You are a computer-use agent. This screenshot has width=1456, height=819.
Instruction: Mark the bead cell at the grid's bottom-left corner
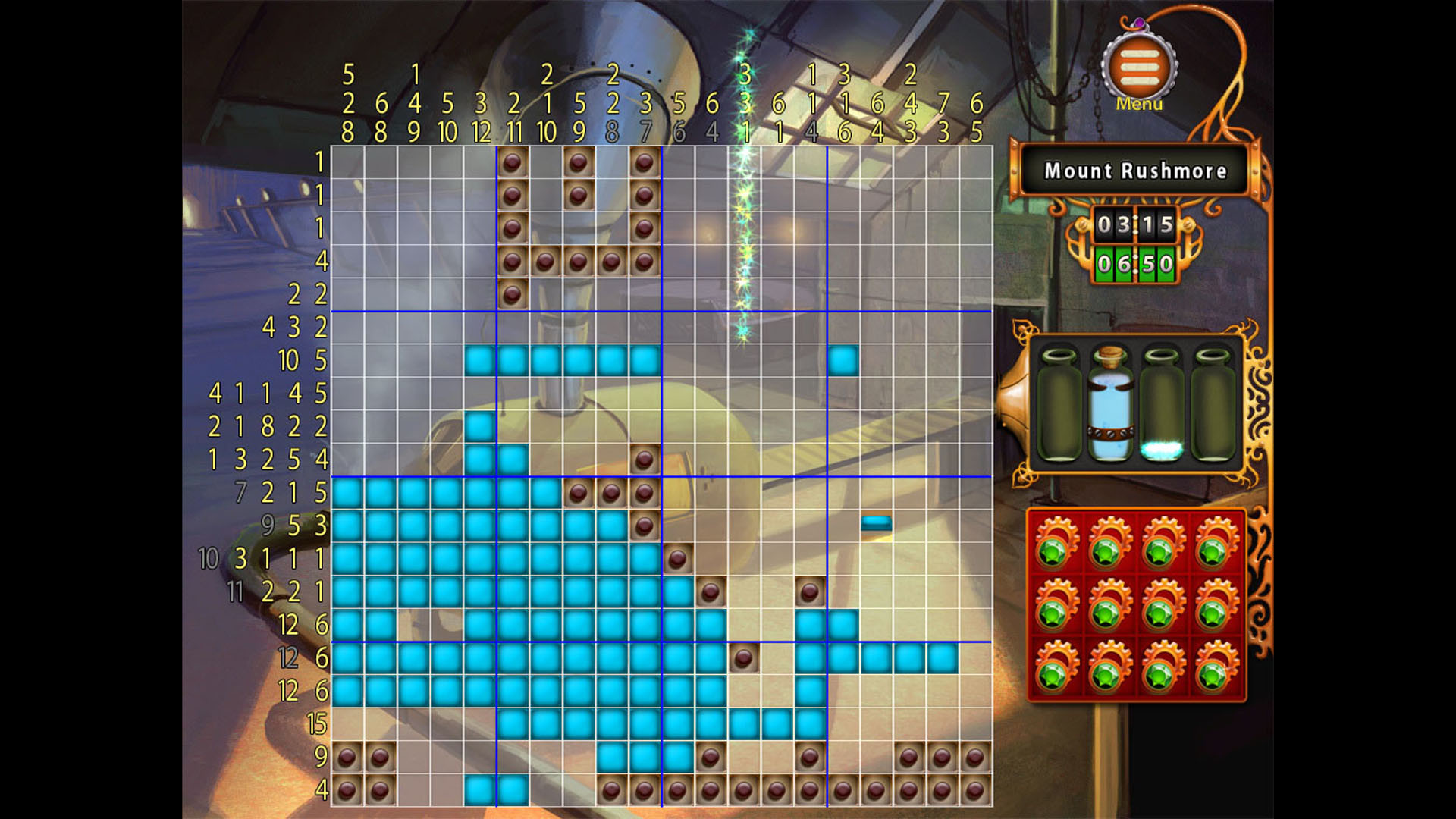pos(347,789)
